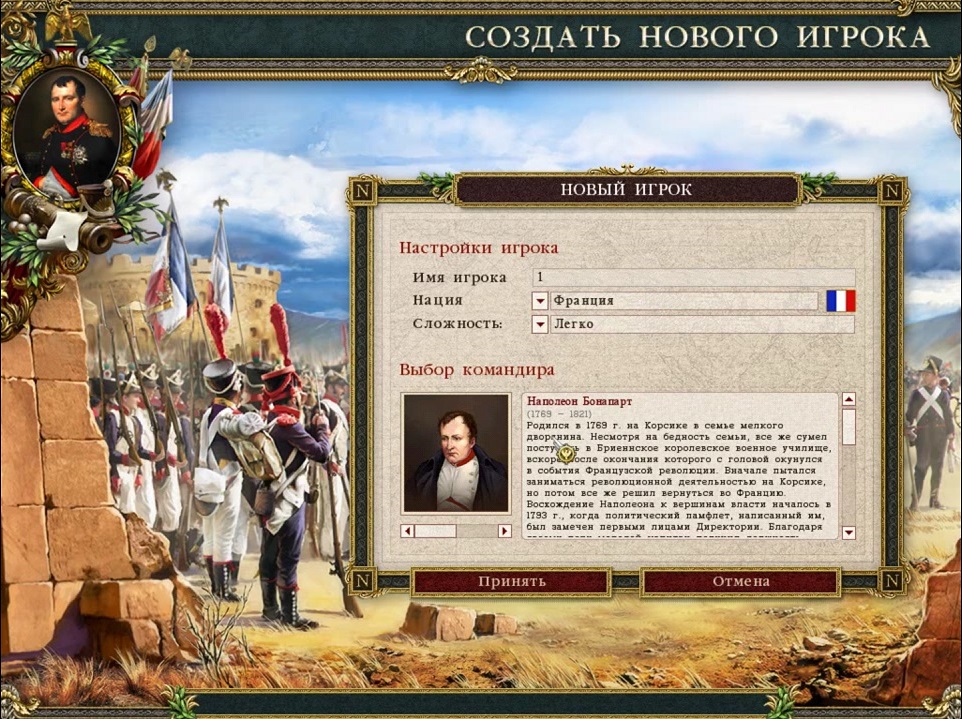962x719 pixels.
Task: Cancel with the Отмена button
Action: pyautogui.click(x=740, y=582)
